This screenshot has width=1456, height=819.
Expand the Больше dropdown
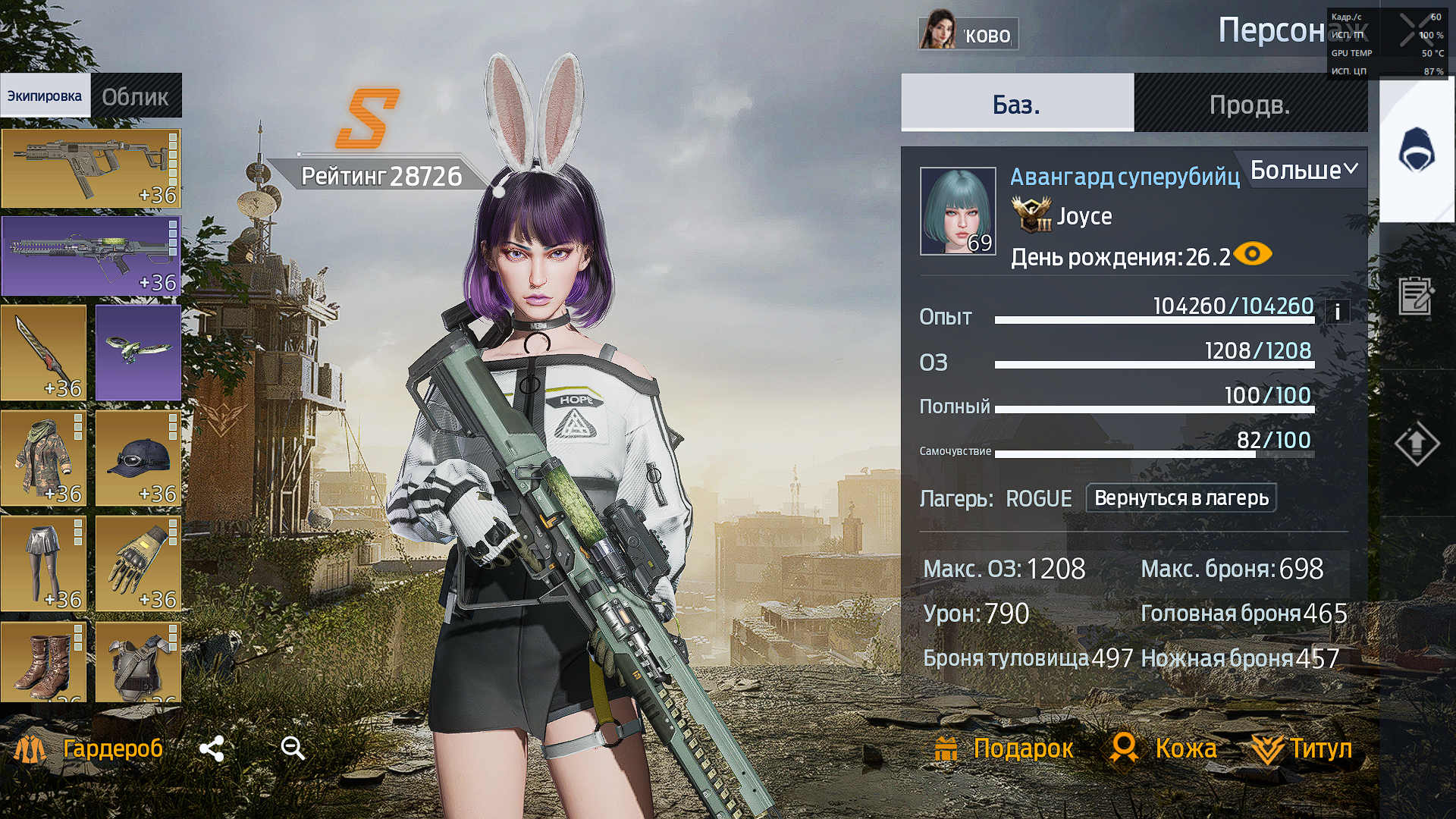tap(1304, 170)
